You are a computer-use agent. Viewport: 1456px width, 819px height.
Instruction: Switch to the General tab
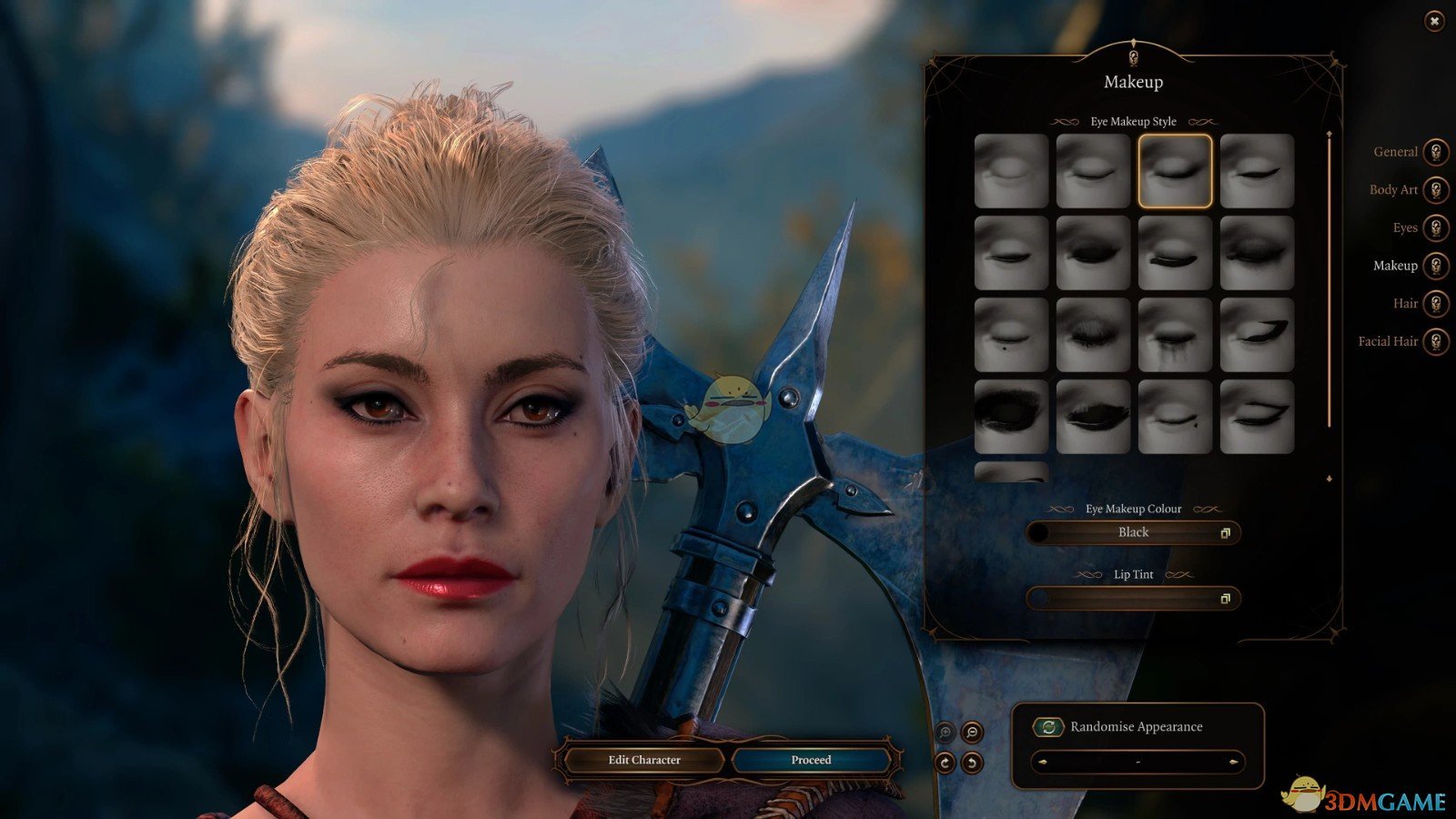tap(1435, 152)
